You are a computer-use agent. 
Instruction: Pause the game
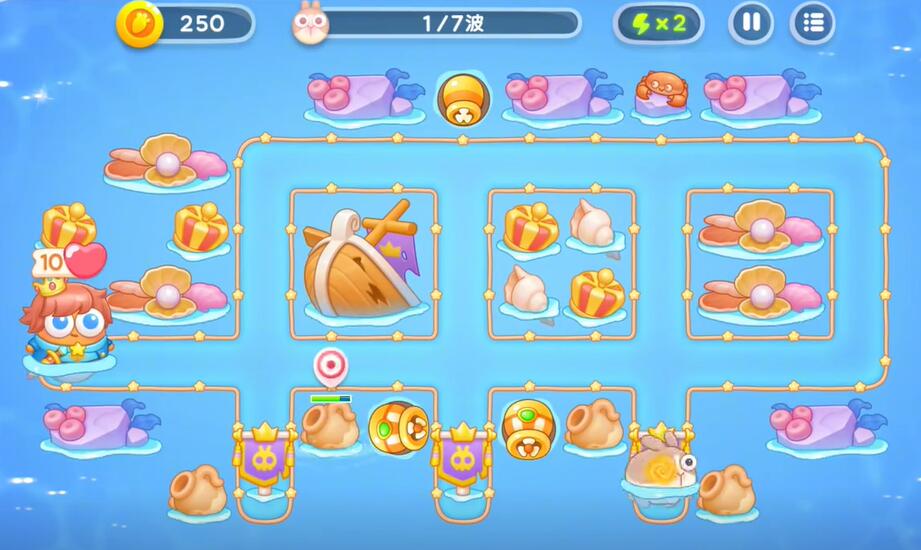pos(751,23)
